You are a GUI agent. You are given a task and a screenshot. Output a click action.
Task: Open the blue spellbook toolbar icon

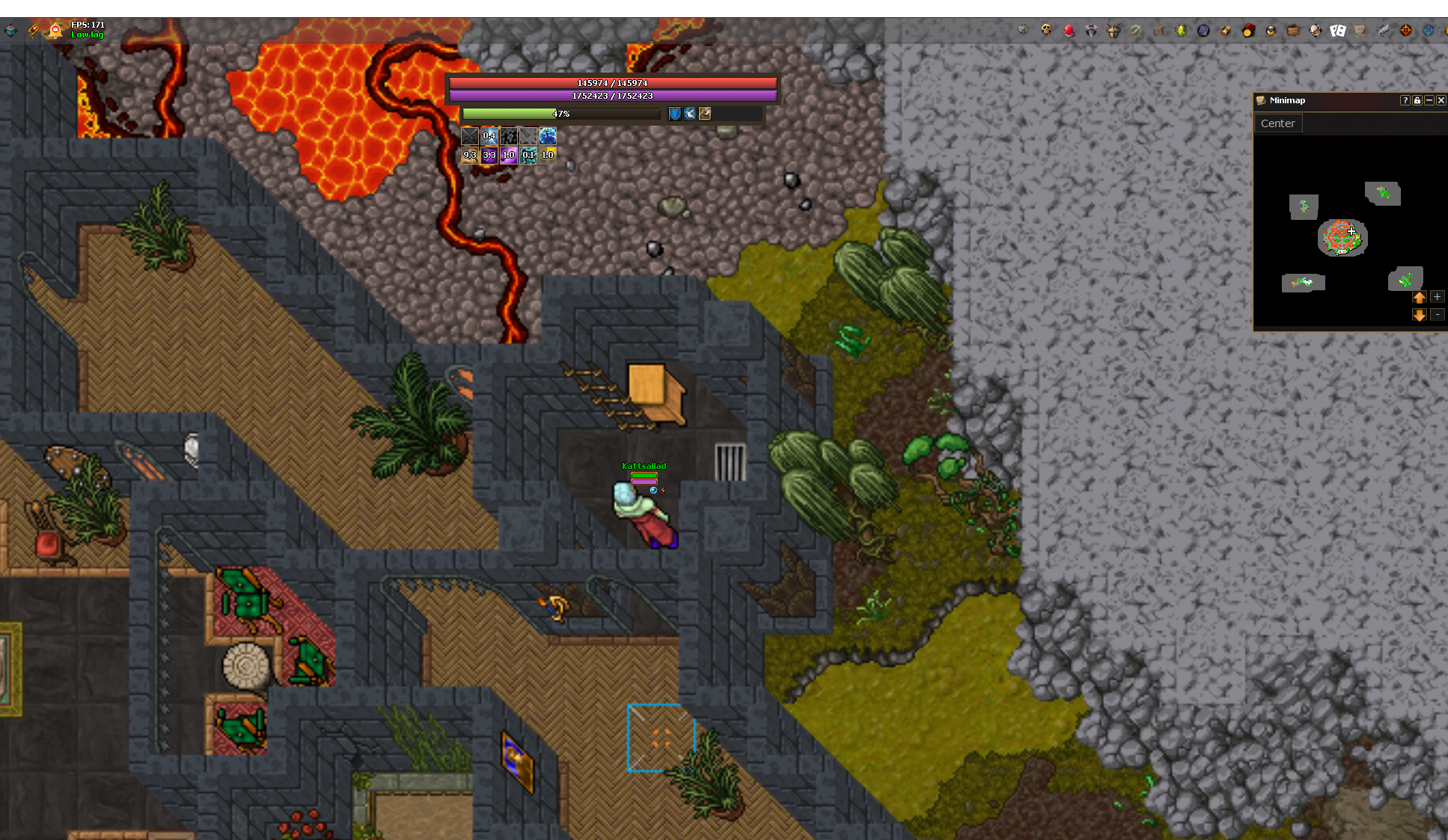1203,30
